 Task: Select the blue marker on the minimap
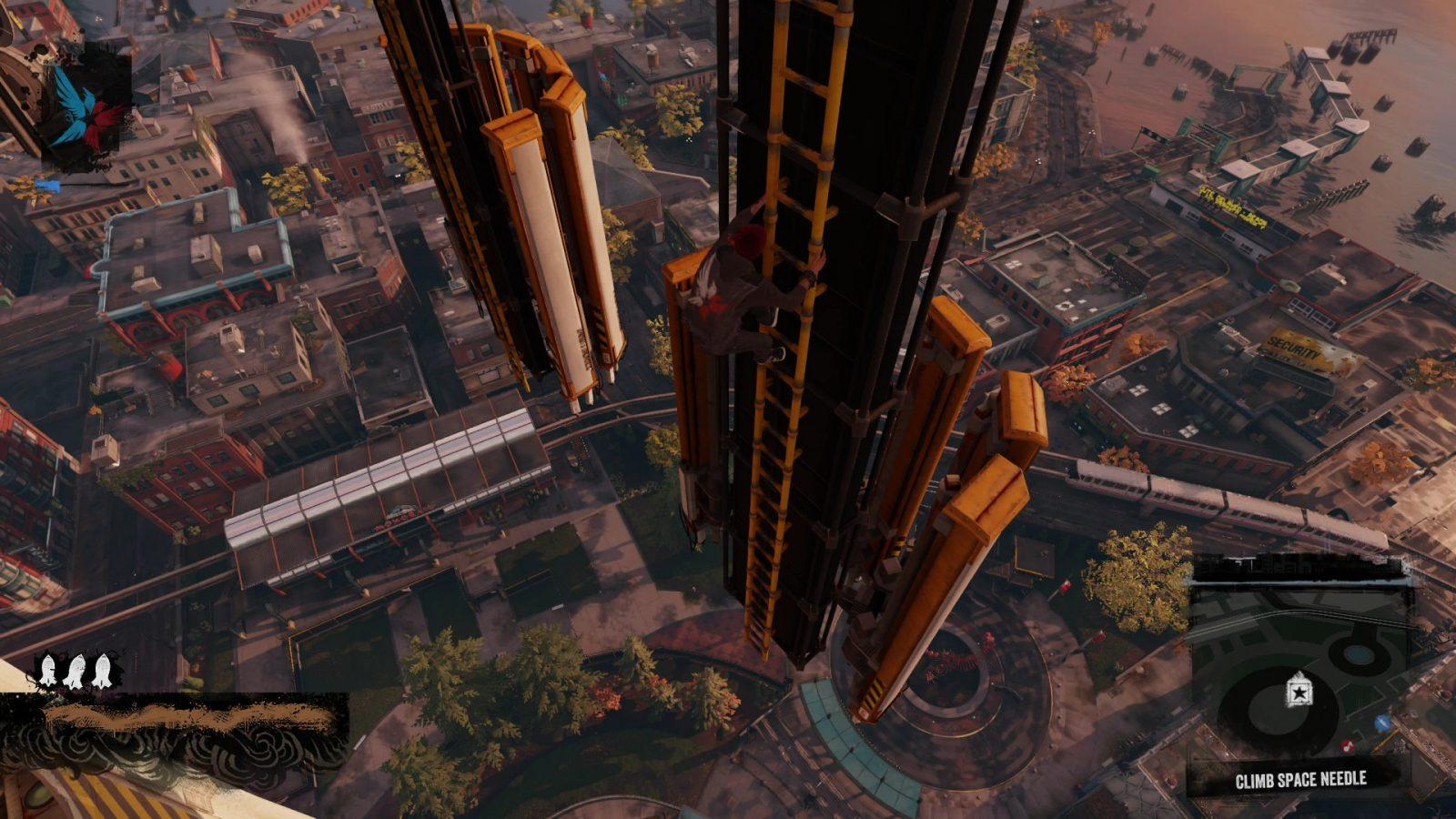click(x=1382, y=723)
